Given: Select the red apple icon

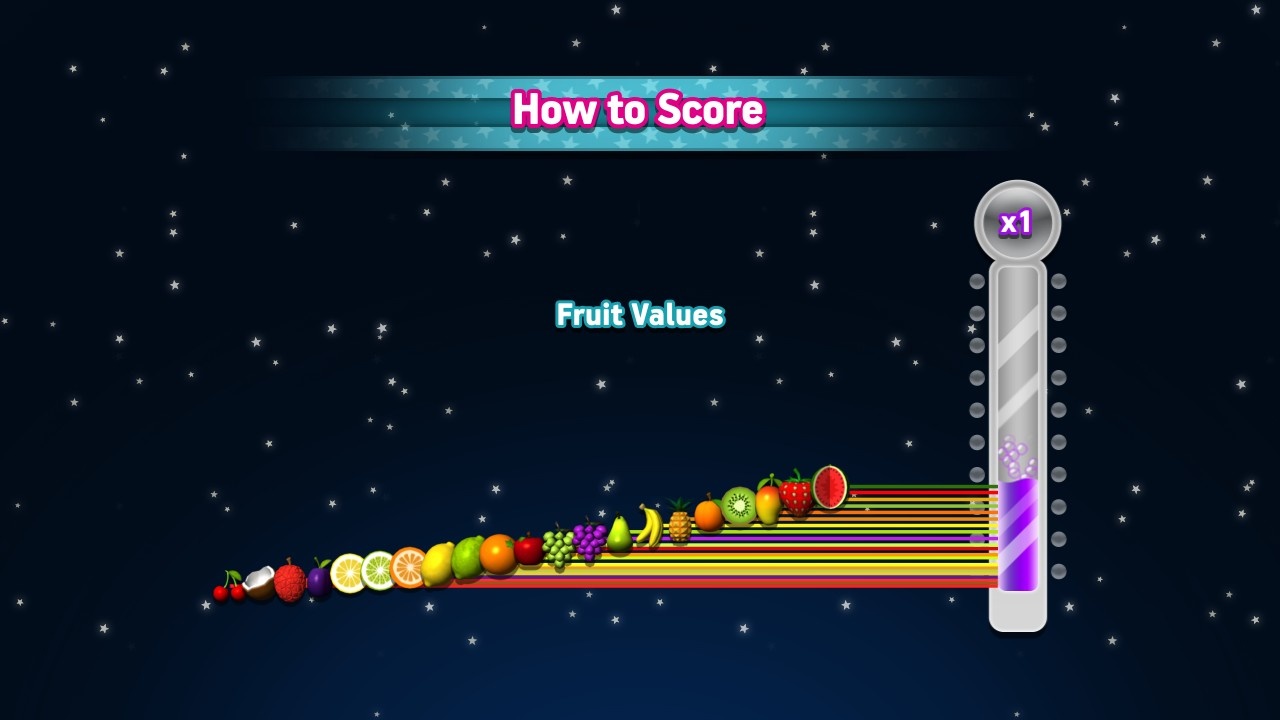Looking at the screenshot, I should click(x=527, y=549).
